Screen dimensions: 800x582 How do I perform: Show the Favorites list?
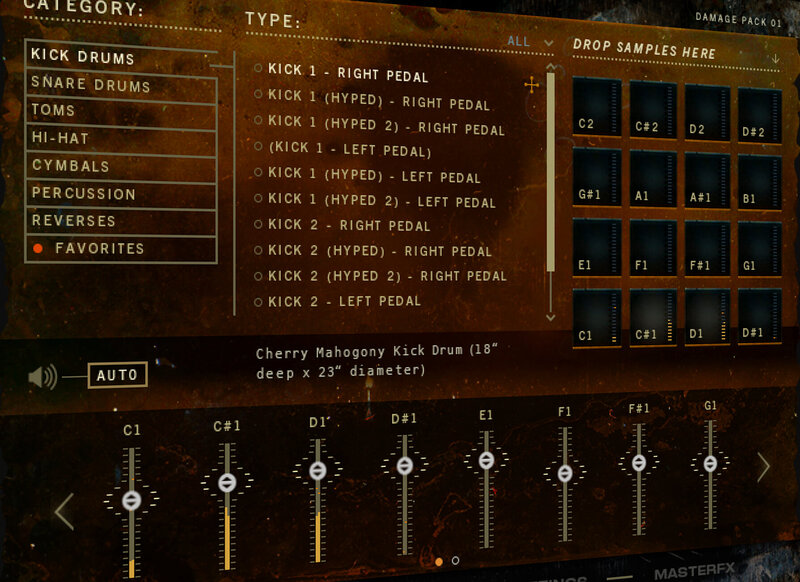[120, 249]
